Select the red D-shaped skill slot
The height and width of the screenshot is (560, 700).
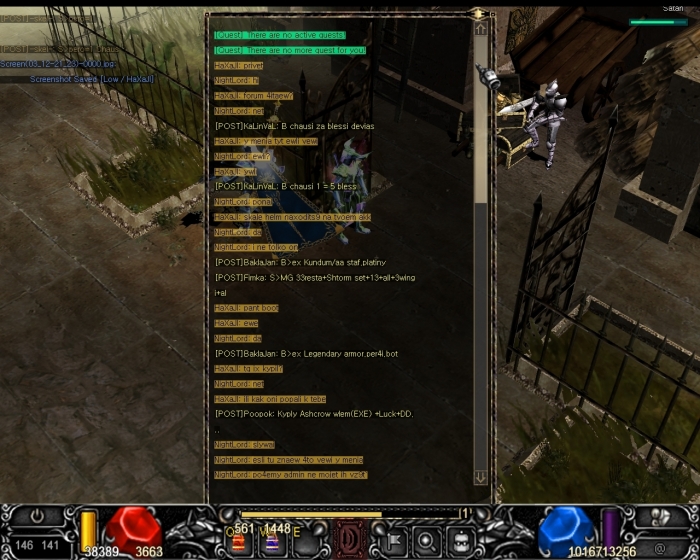tap(350, 537)
